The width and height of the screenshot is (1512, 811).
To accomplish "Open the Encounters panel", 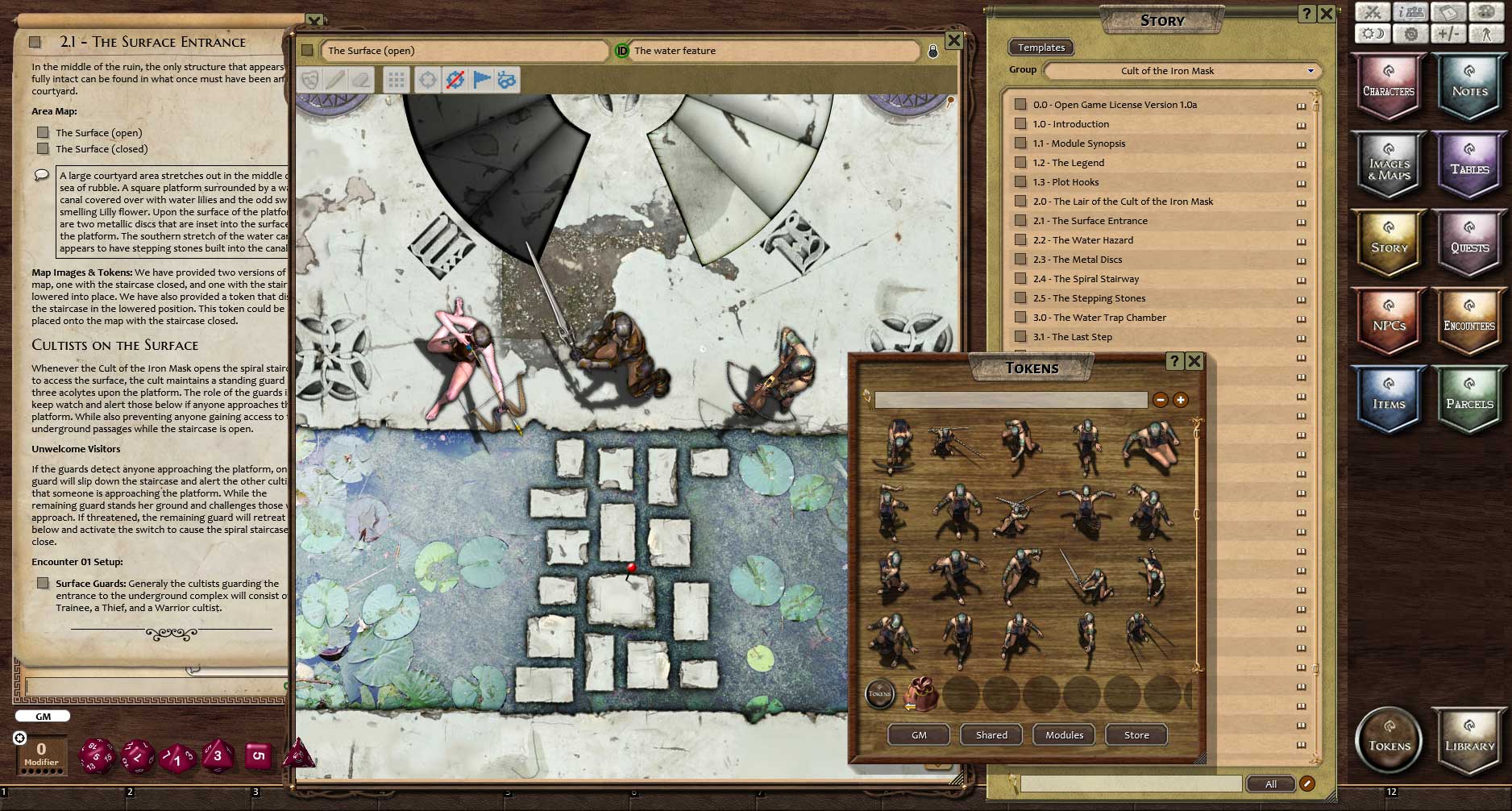I will click(x=1469, y=322).
